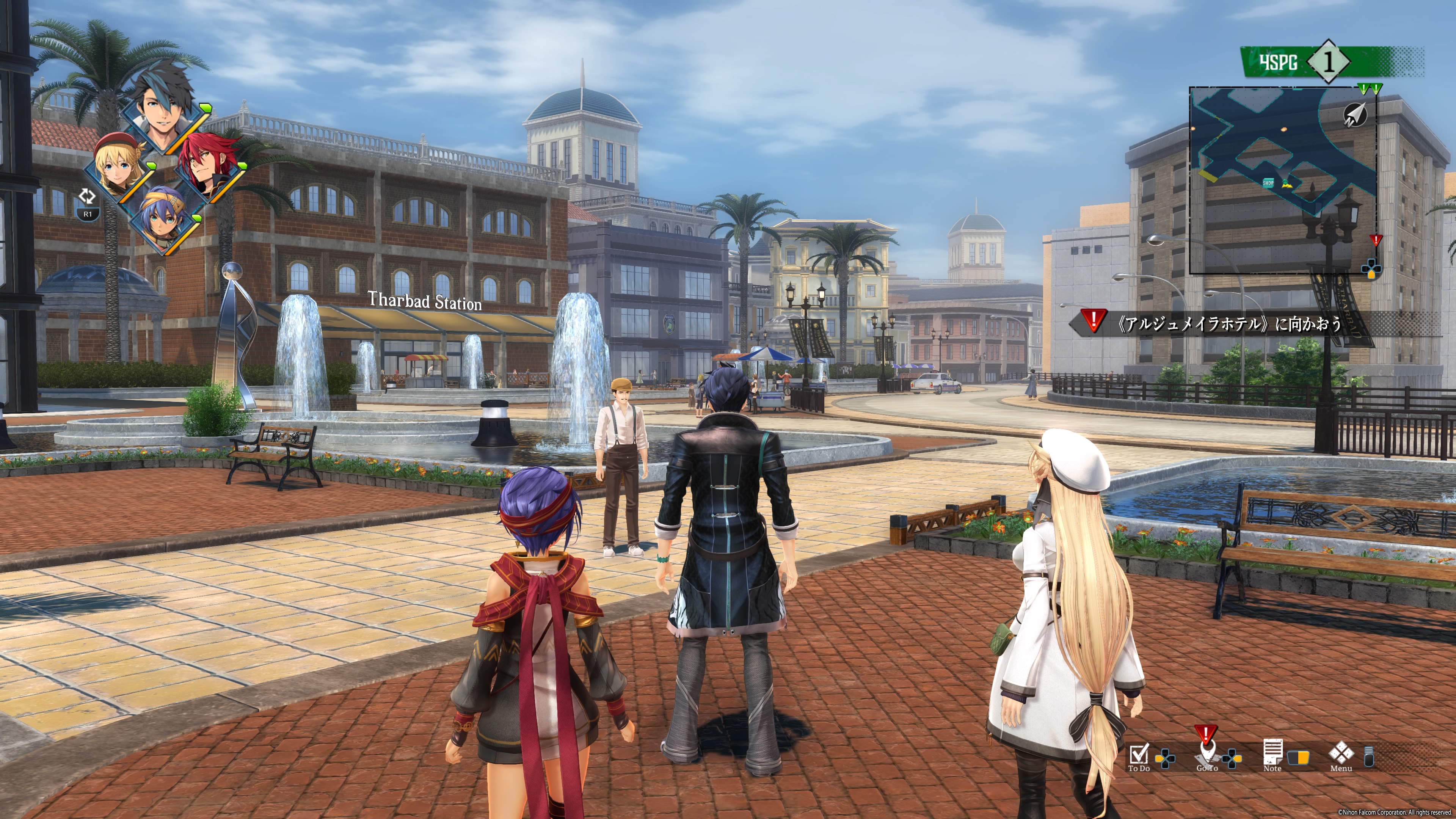
Task: Open the Menu diamond icon
Action: coord(1341,755)
